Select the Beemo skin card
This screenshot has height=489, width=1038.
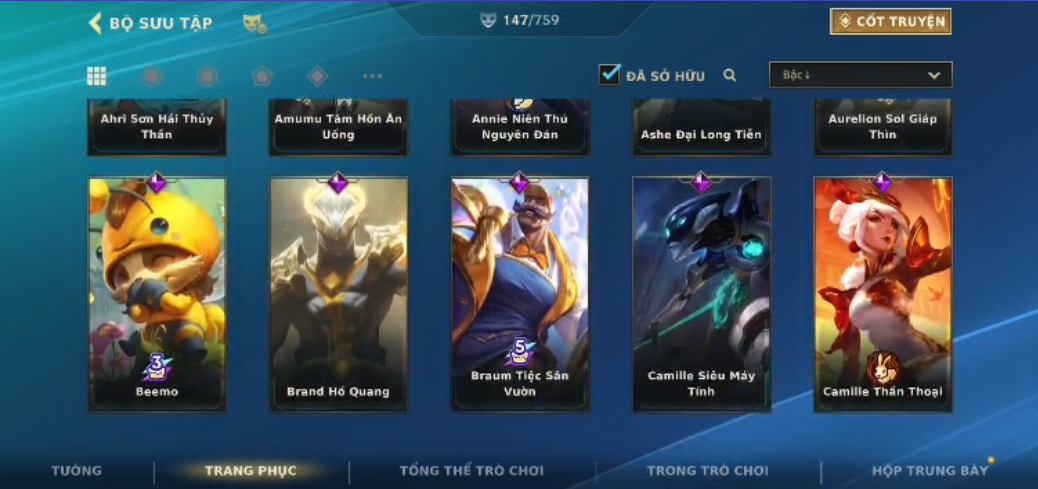point(157,294)
